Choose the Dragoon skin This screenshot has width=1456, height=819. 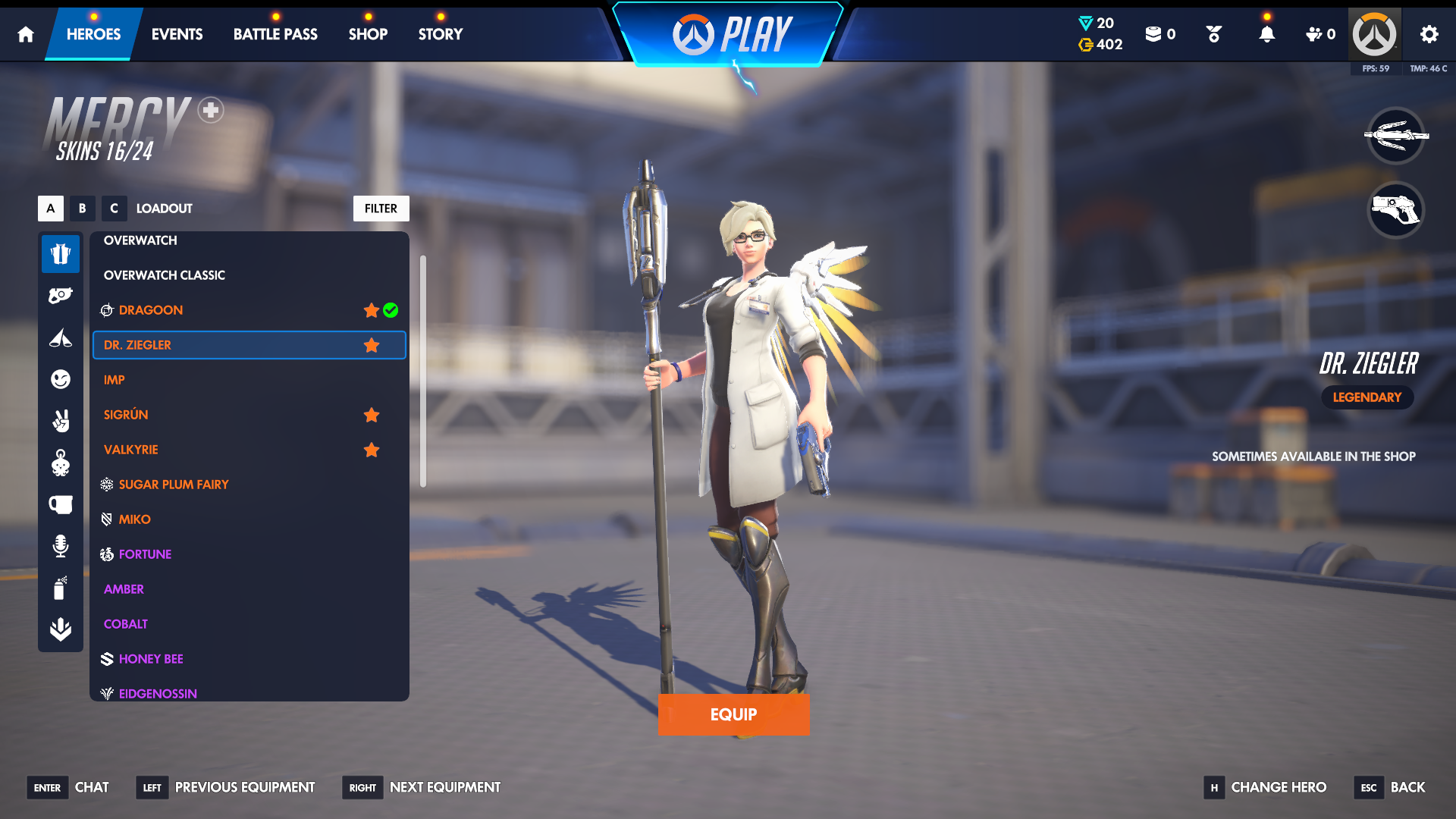151,310
